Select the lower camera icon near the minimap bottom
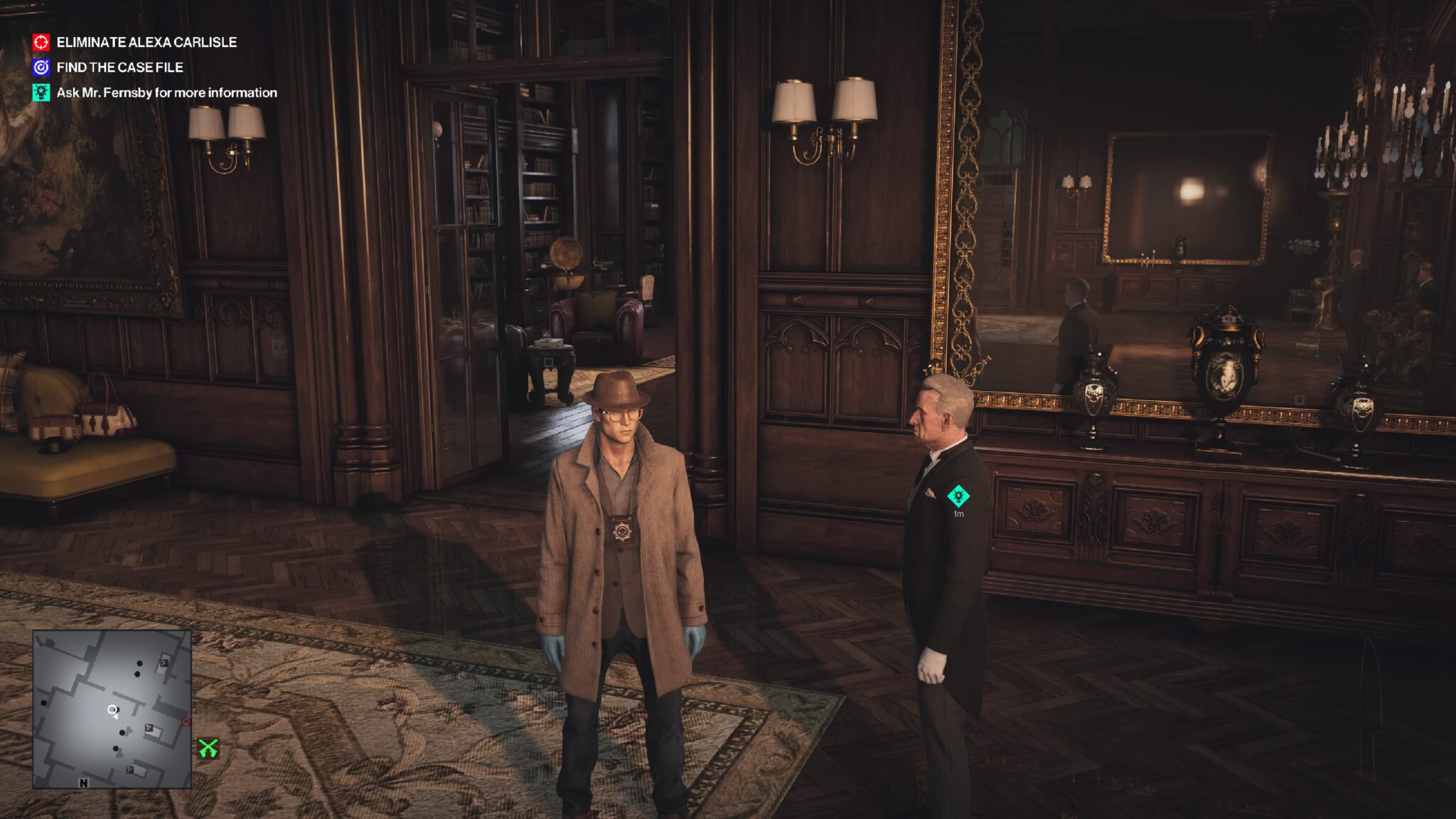This screenshot has height=819, width=1456. click(129, 771)
